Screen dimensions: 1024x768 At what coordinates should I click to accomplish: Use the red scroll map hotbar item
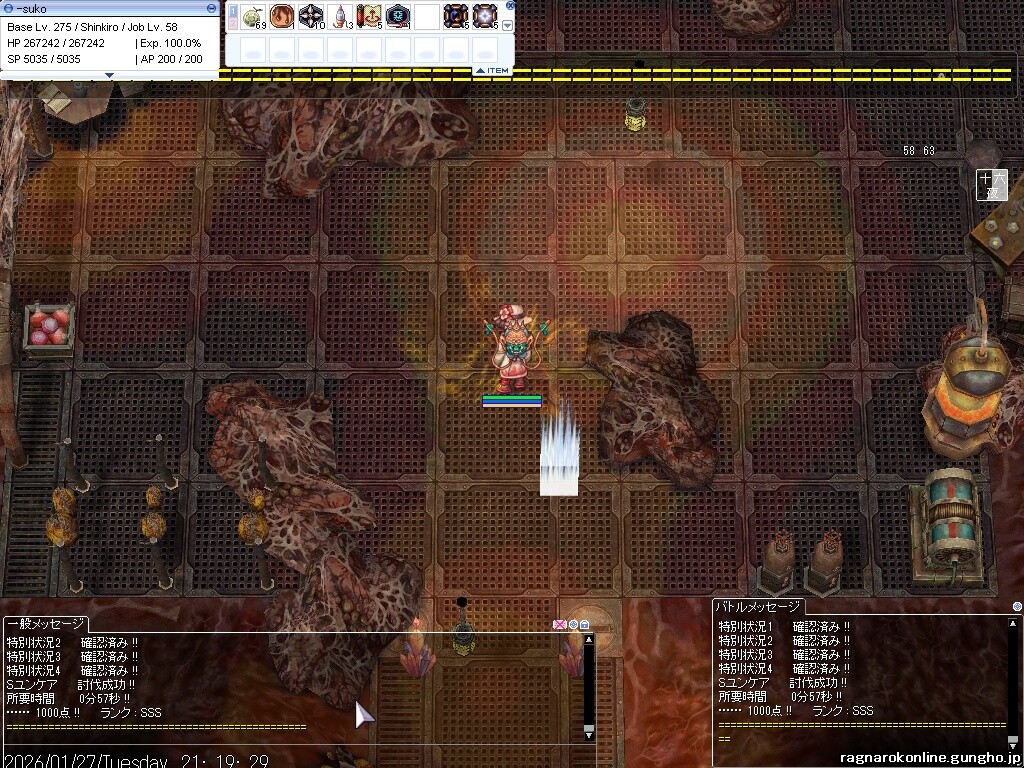point(369,16)
